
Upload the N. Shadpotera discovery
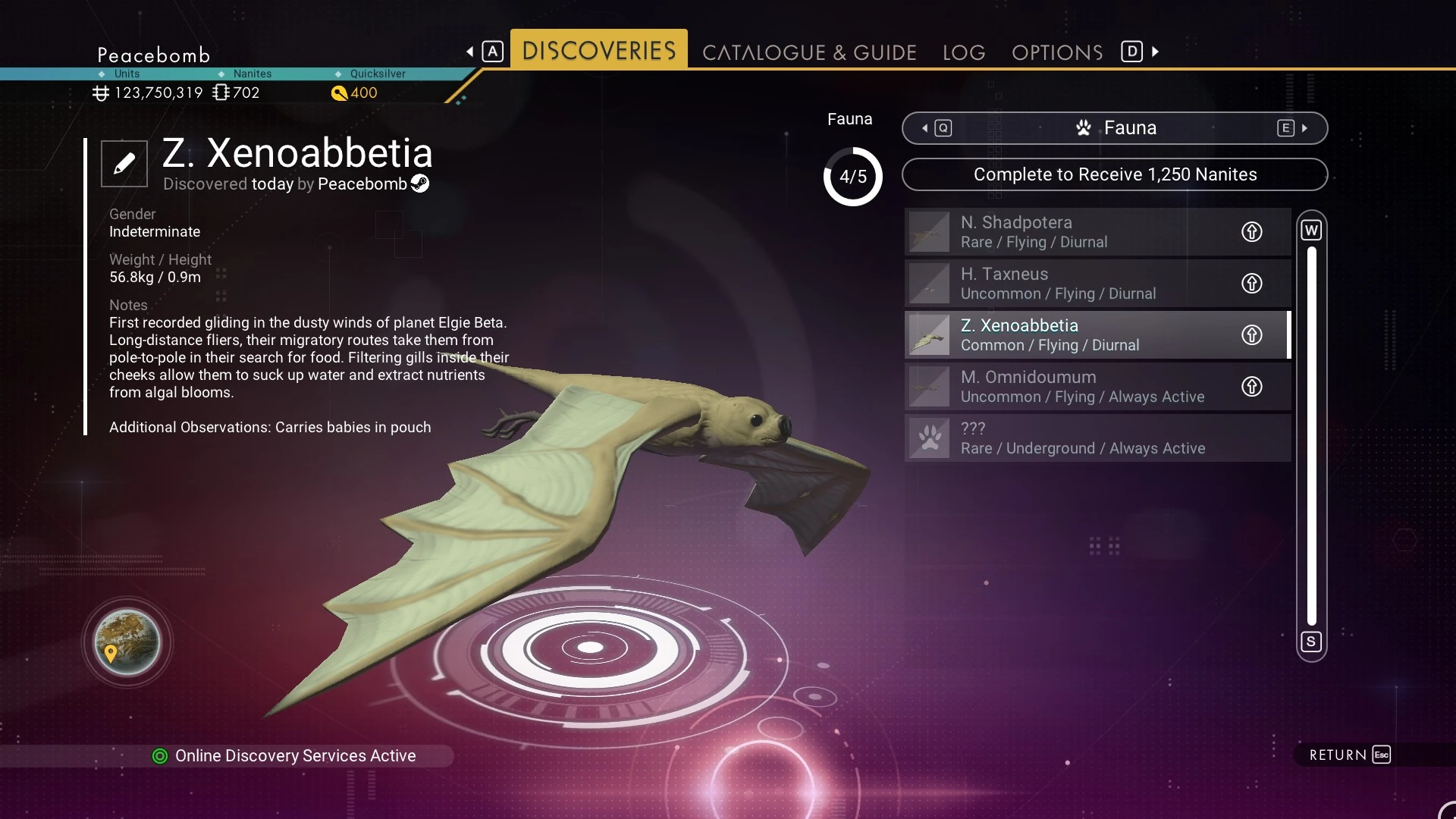pos(1251,231)
